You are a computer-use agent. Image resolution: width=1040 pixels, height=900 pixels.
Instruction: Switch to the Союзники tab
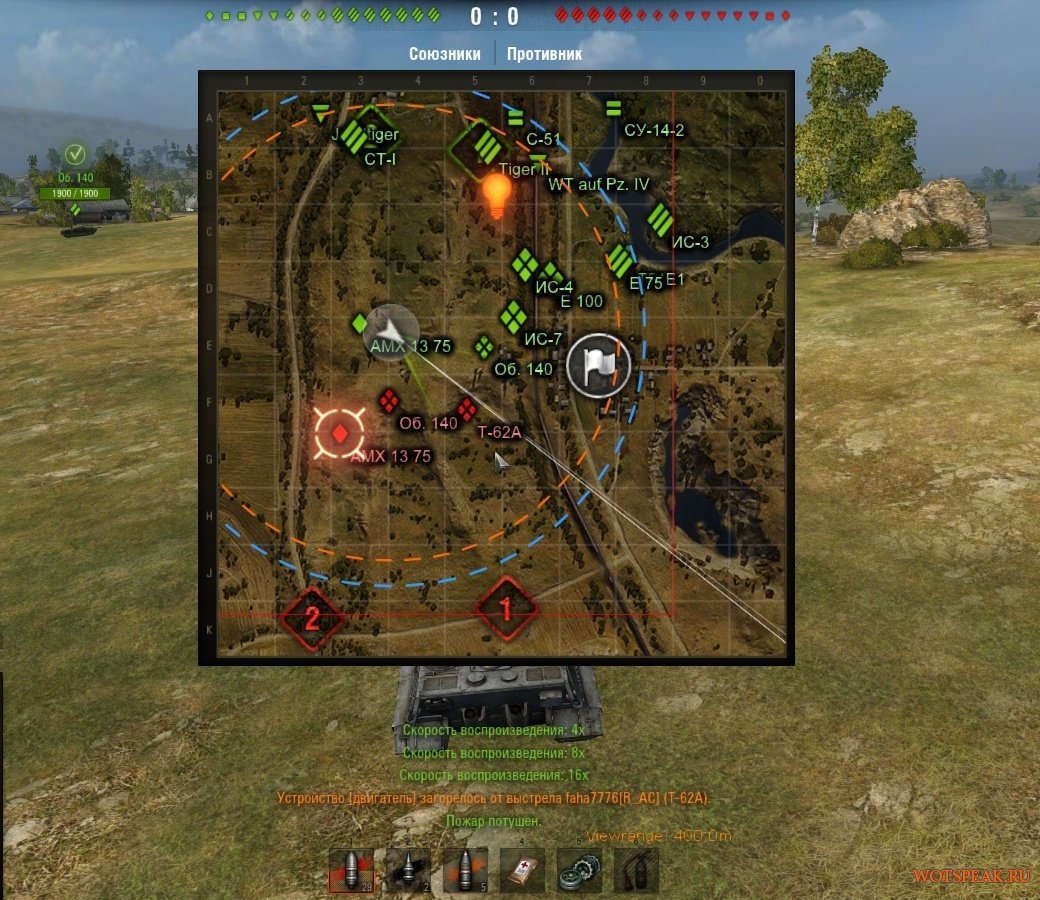click(x=445, y=54)
